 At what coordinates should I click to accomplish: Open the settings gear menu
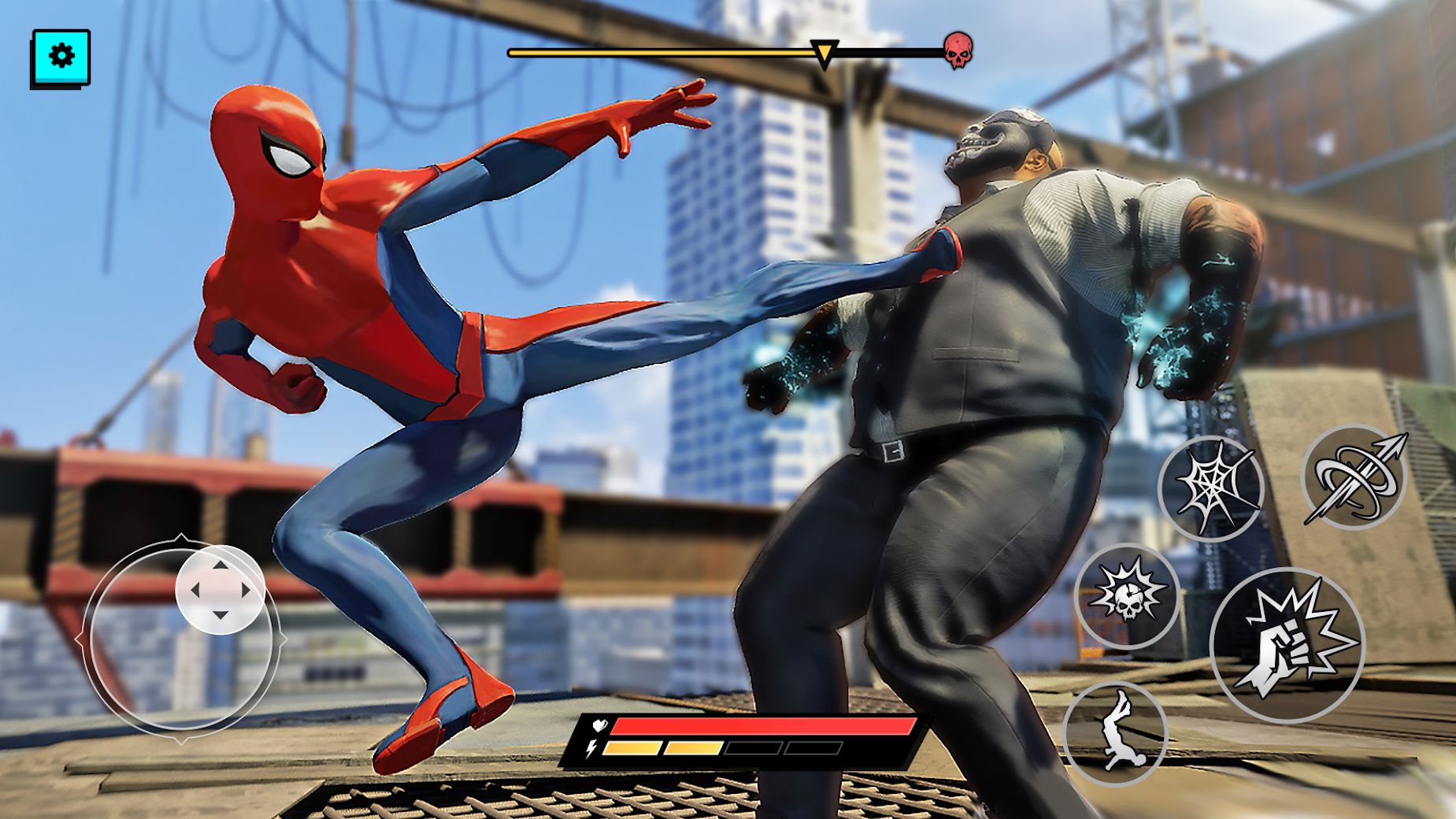tap(63, 57)
